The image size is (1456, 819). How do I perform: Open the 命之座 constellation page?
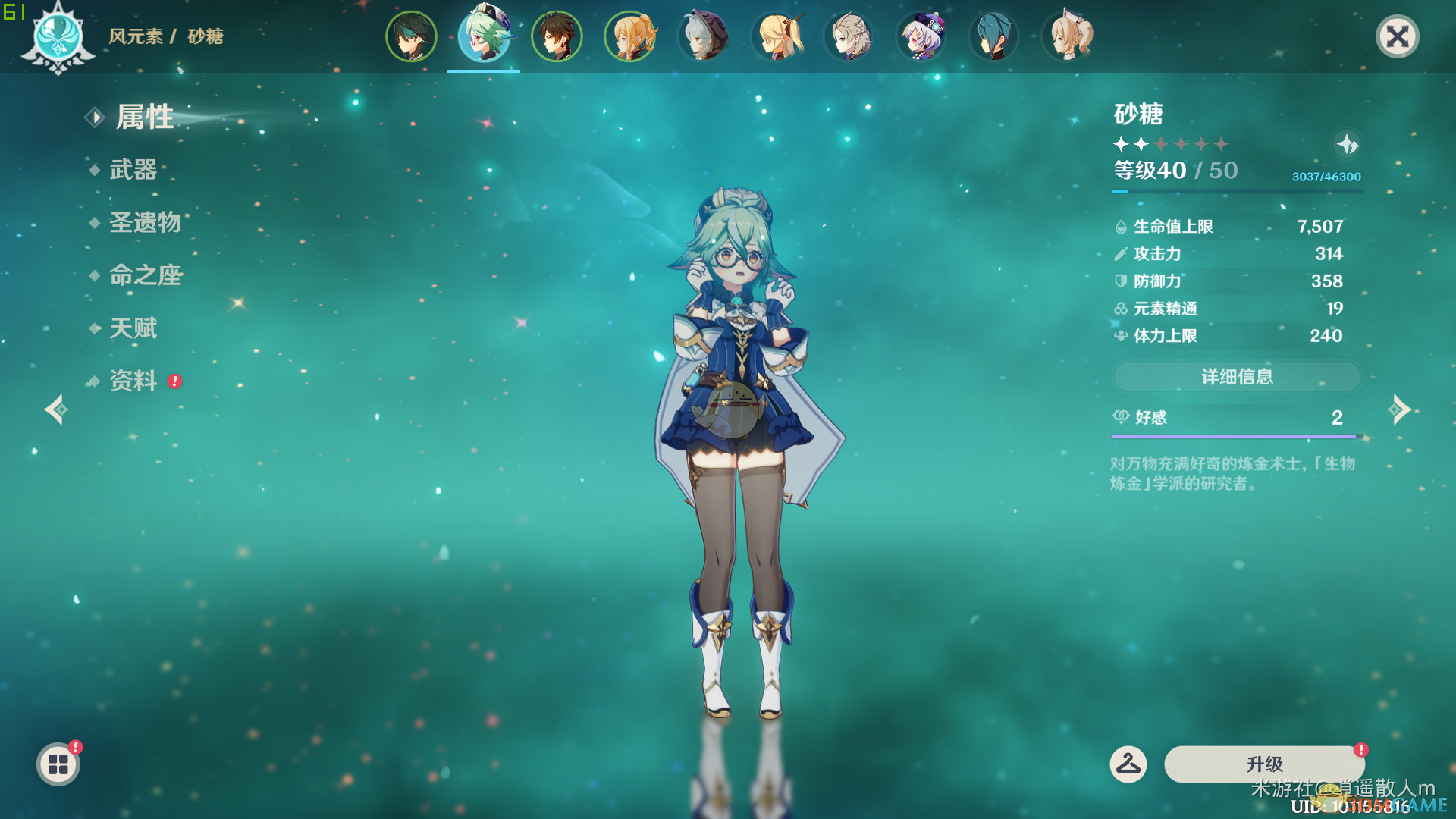coord(146,275)
